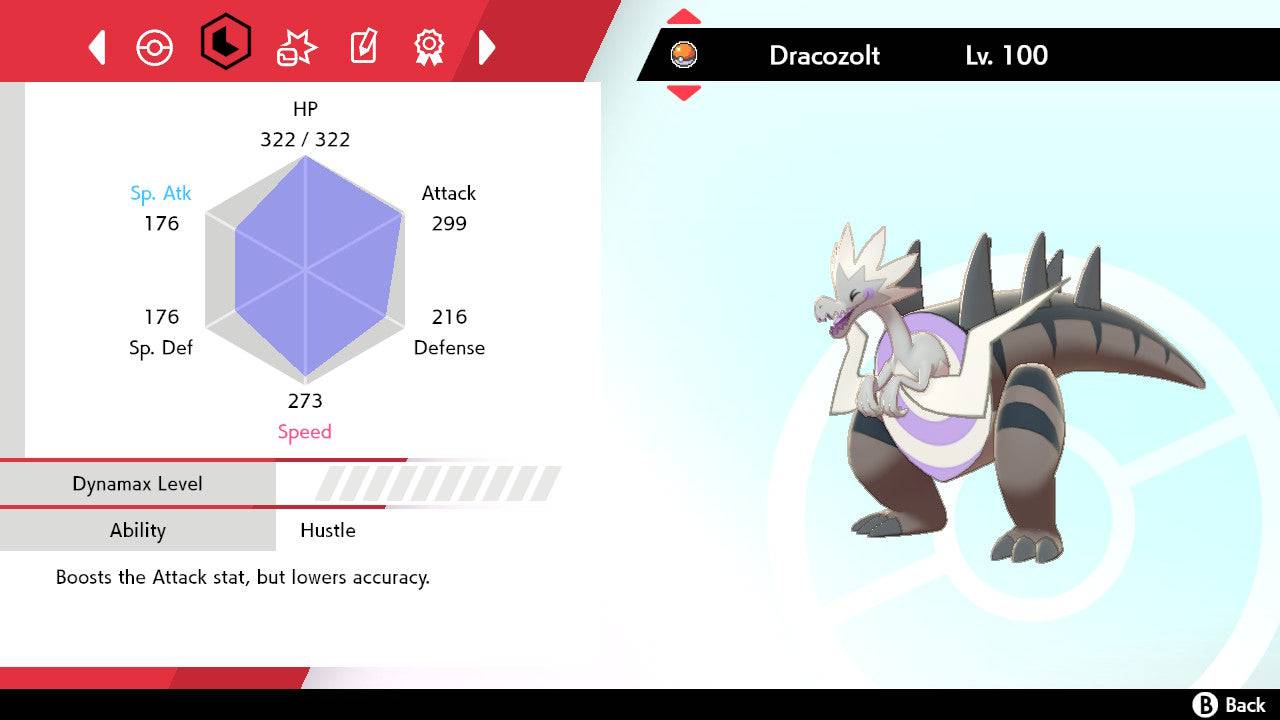Viewport: 1280px width, 720px height.
Task: Click the right white page arrow
Action: click(487, 44)
